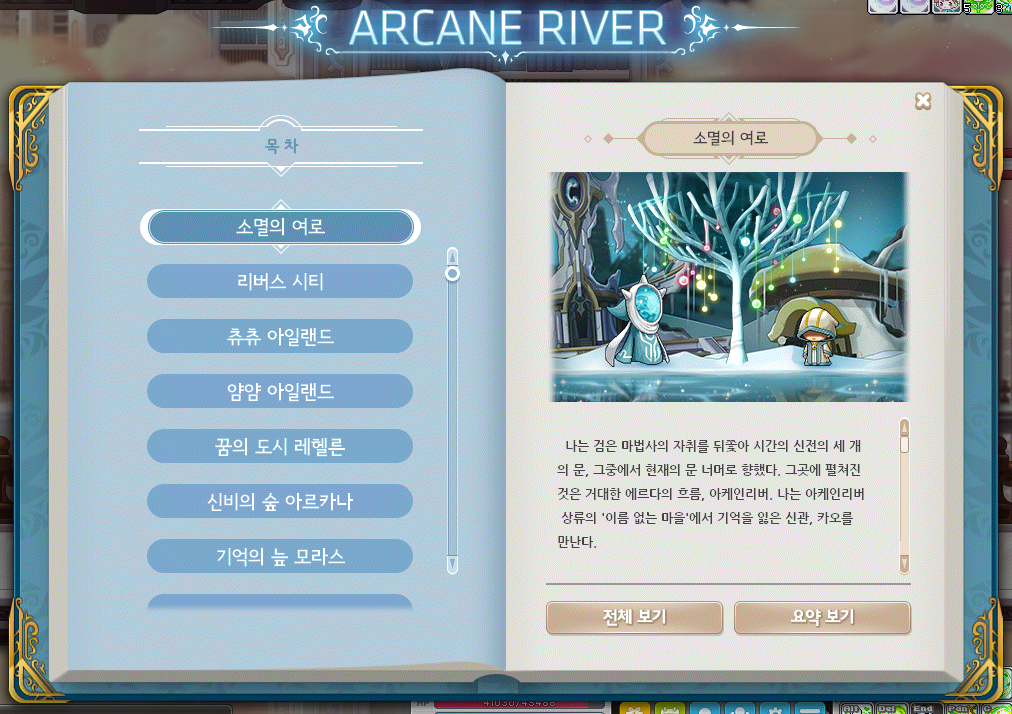Click the story text scrollbar down arrow
The height and width of the screenshot is (714, 1012).
click(x=904, y=565)
